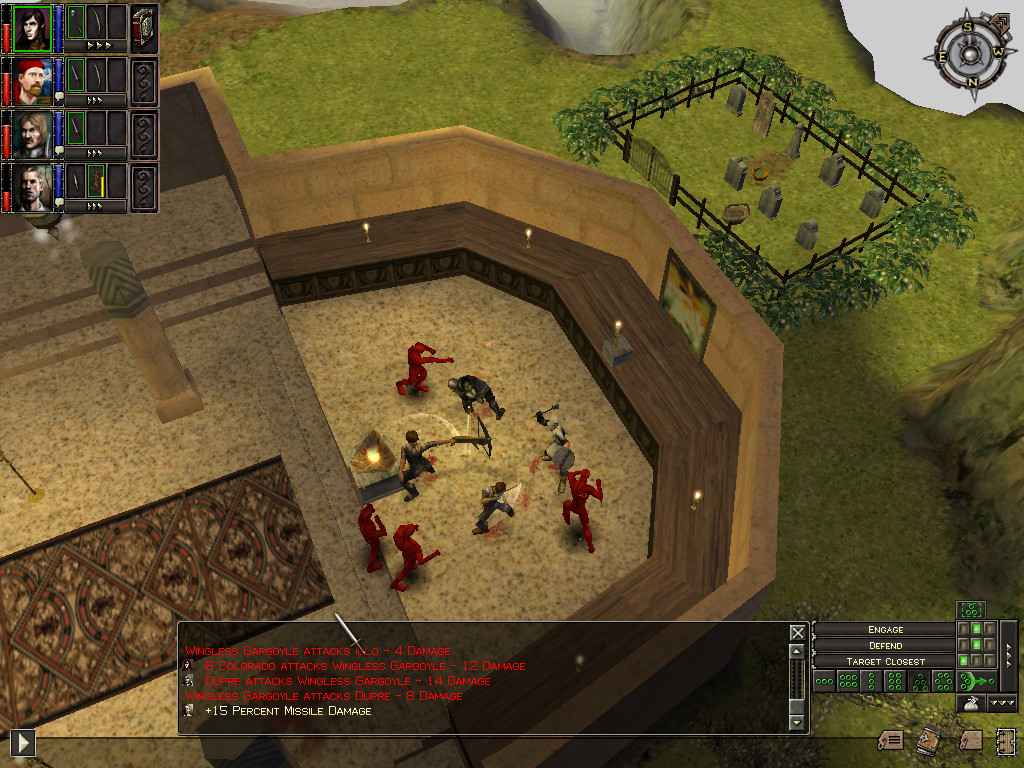
Task: Click the Engage movement order
Action: 885,629
